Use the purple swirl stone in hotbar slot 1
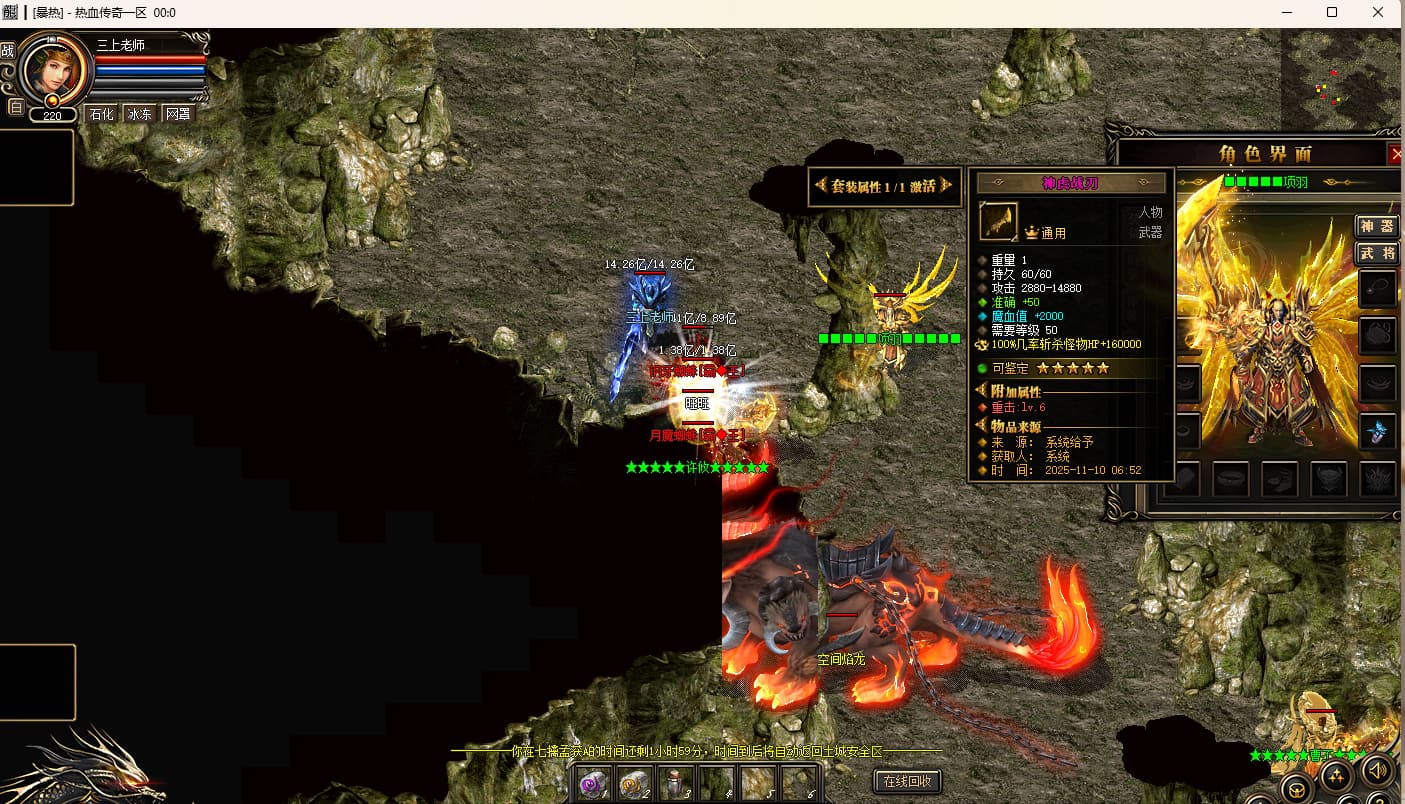Screen dimensions: 1405x804 pos(594,782)
